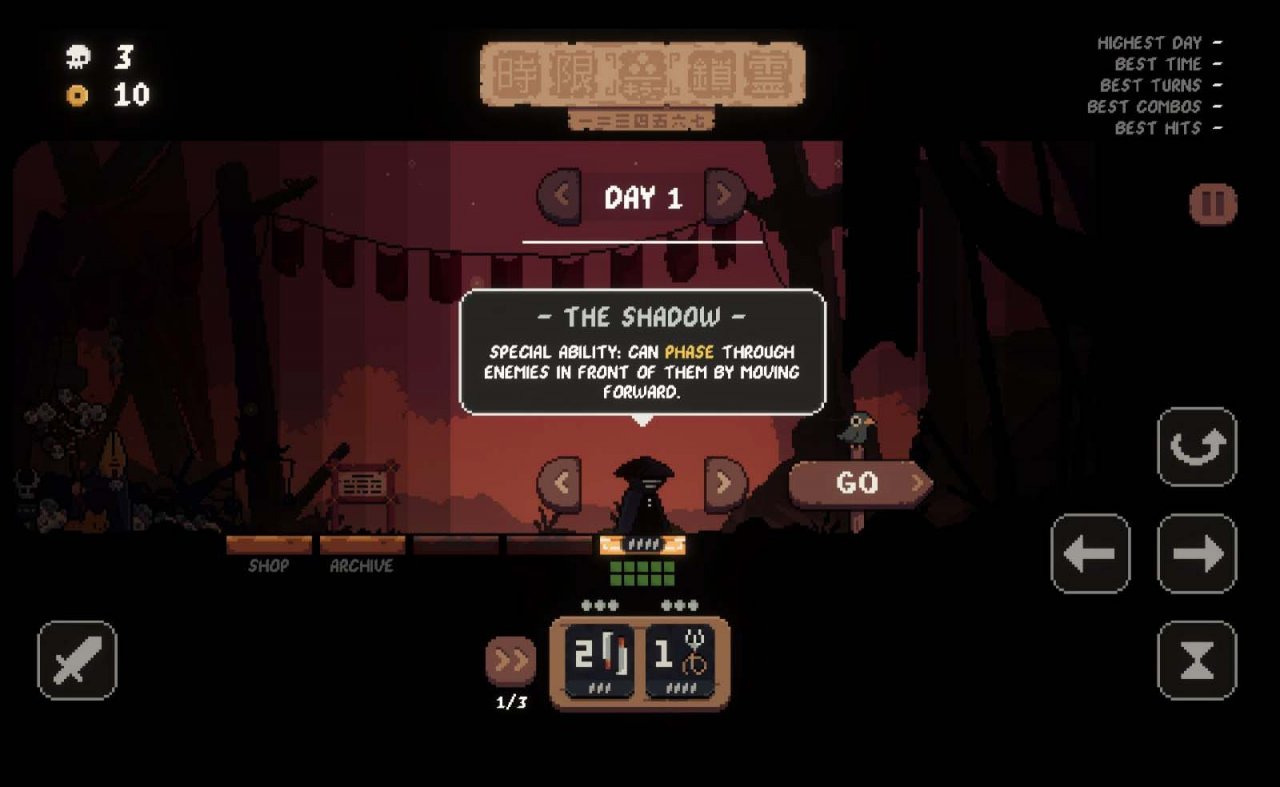Click the coin counter icon
The height and width of the screenshot is (787, 1280).
(76, 98)
